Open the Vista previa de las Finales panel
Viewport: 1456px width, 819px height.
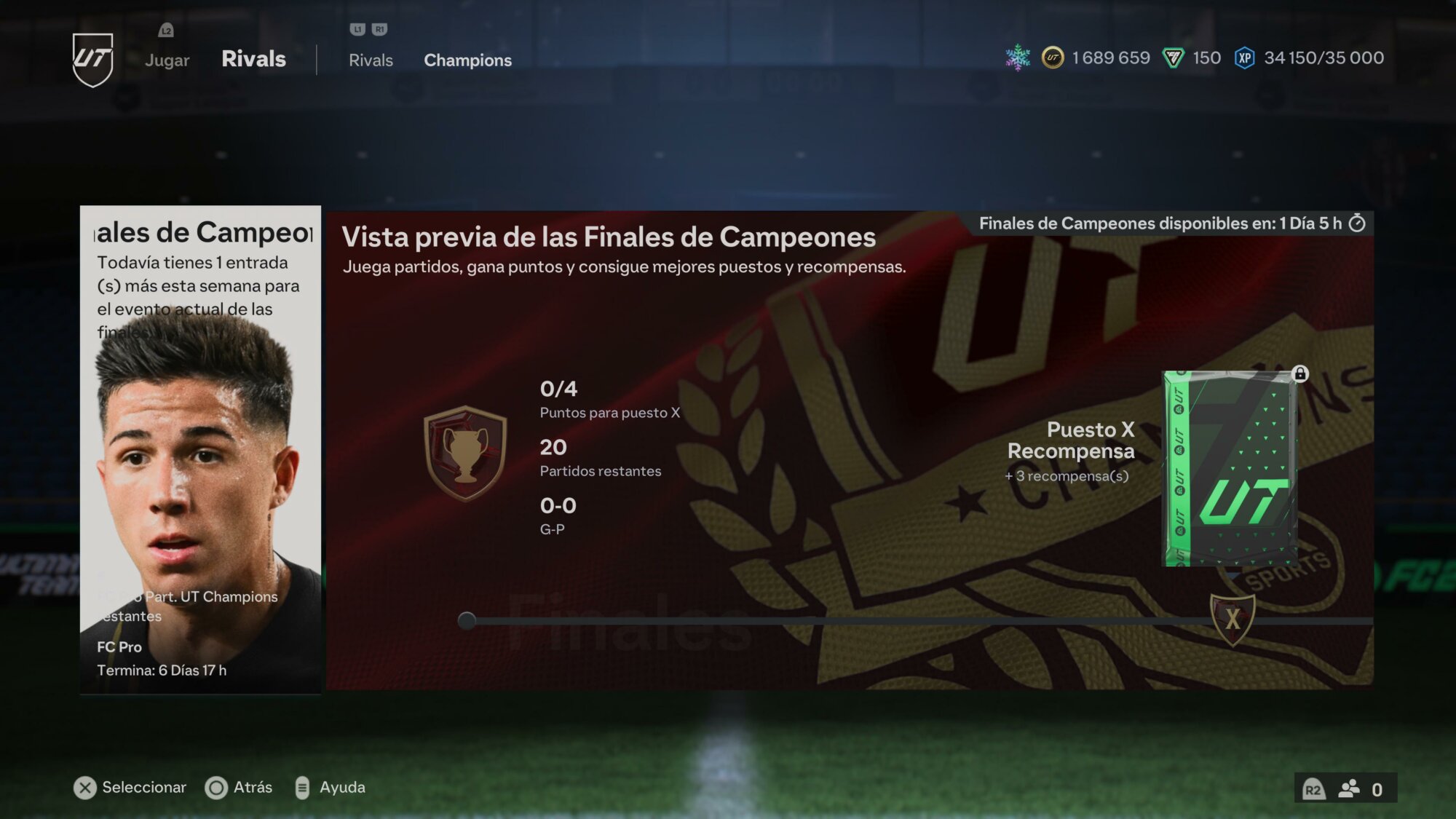point(849,449)
